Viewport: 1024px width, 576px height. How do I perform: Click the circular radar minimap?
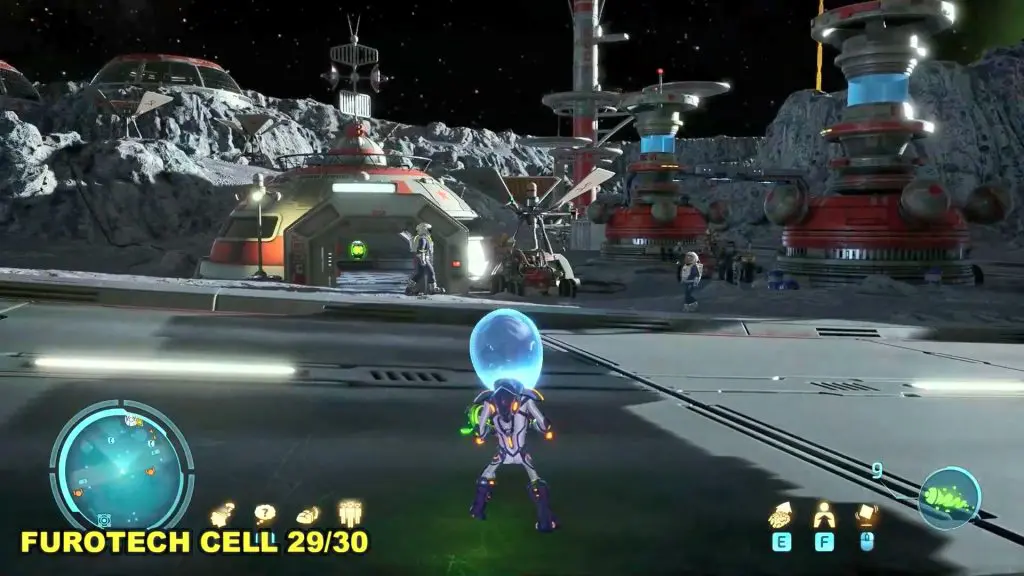tap(121, 465)
